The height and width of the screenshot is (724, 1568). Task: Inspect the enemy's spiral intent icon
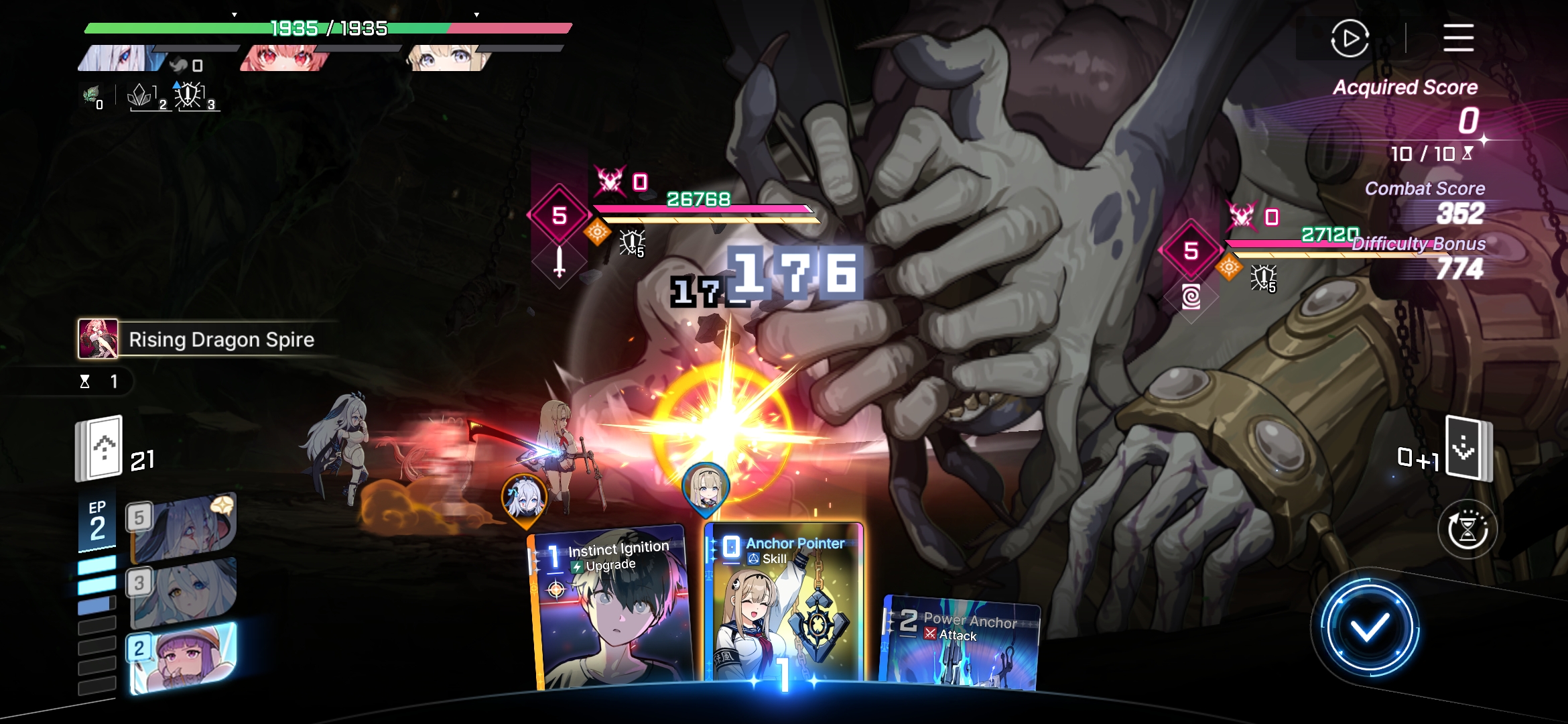coord(1191,296)
